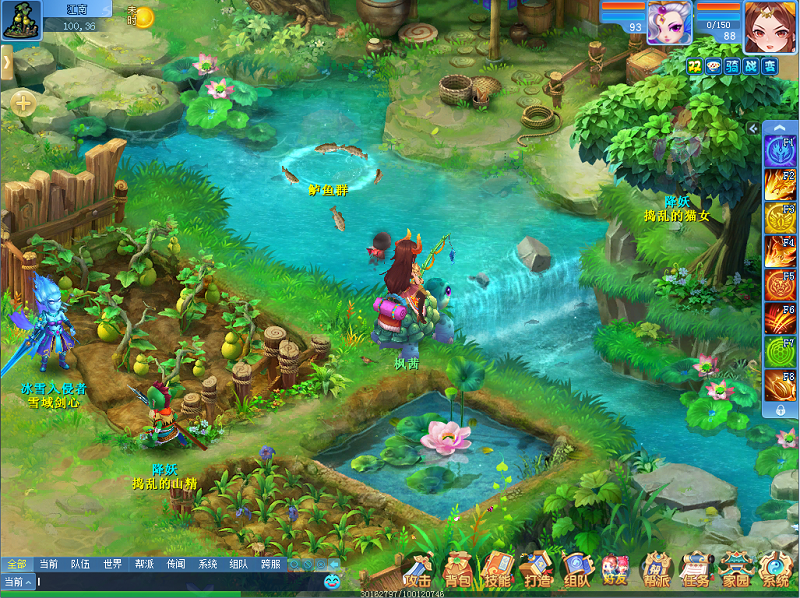Open the 任务 (Quests) log
The image size is (800, 598).
pos(695,572)
